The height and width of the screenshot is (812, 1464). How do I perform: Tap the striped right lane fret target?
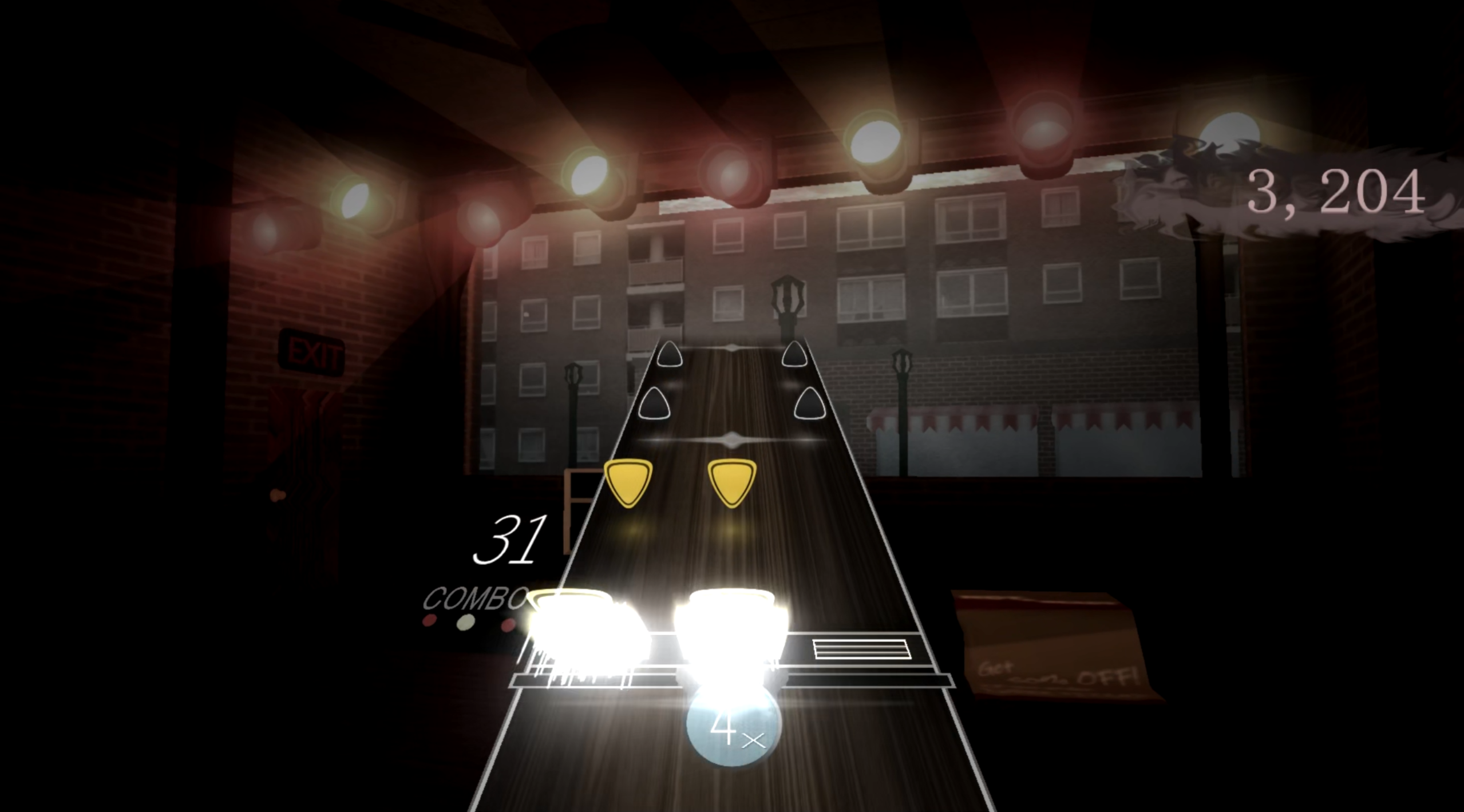point(861,649)
